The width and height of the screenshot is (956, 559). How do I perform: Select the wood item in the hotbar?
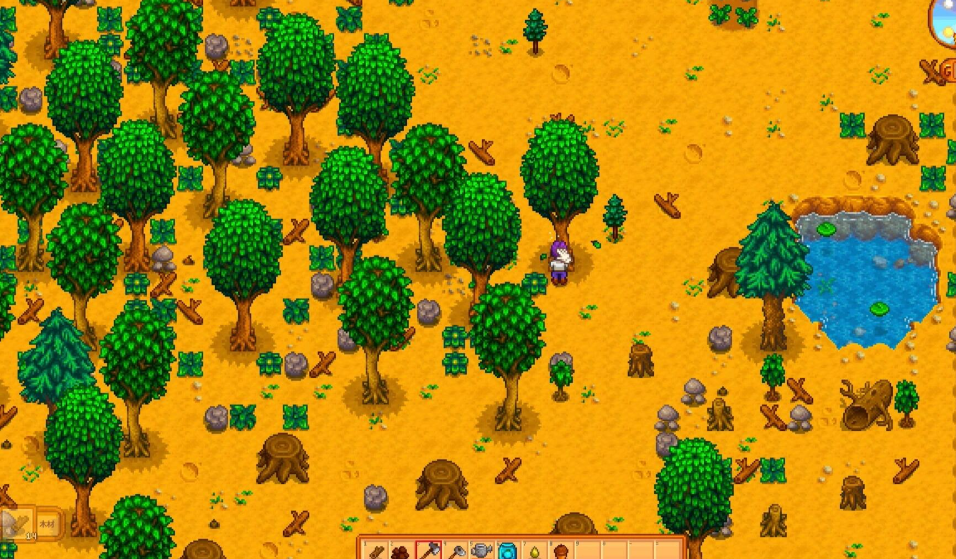click(376, 551)
